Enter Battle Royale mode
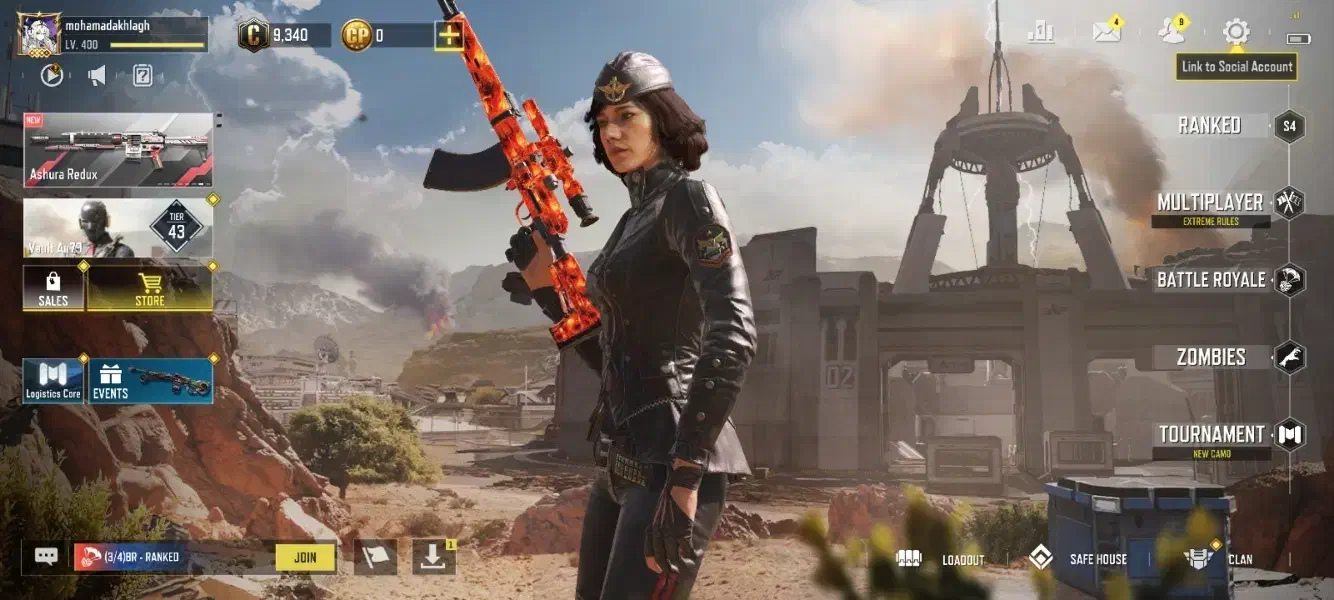Viewport: 1334px width, 600px height. click(x=1211, y=280)
